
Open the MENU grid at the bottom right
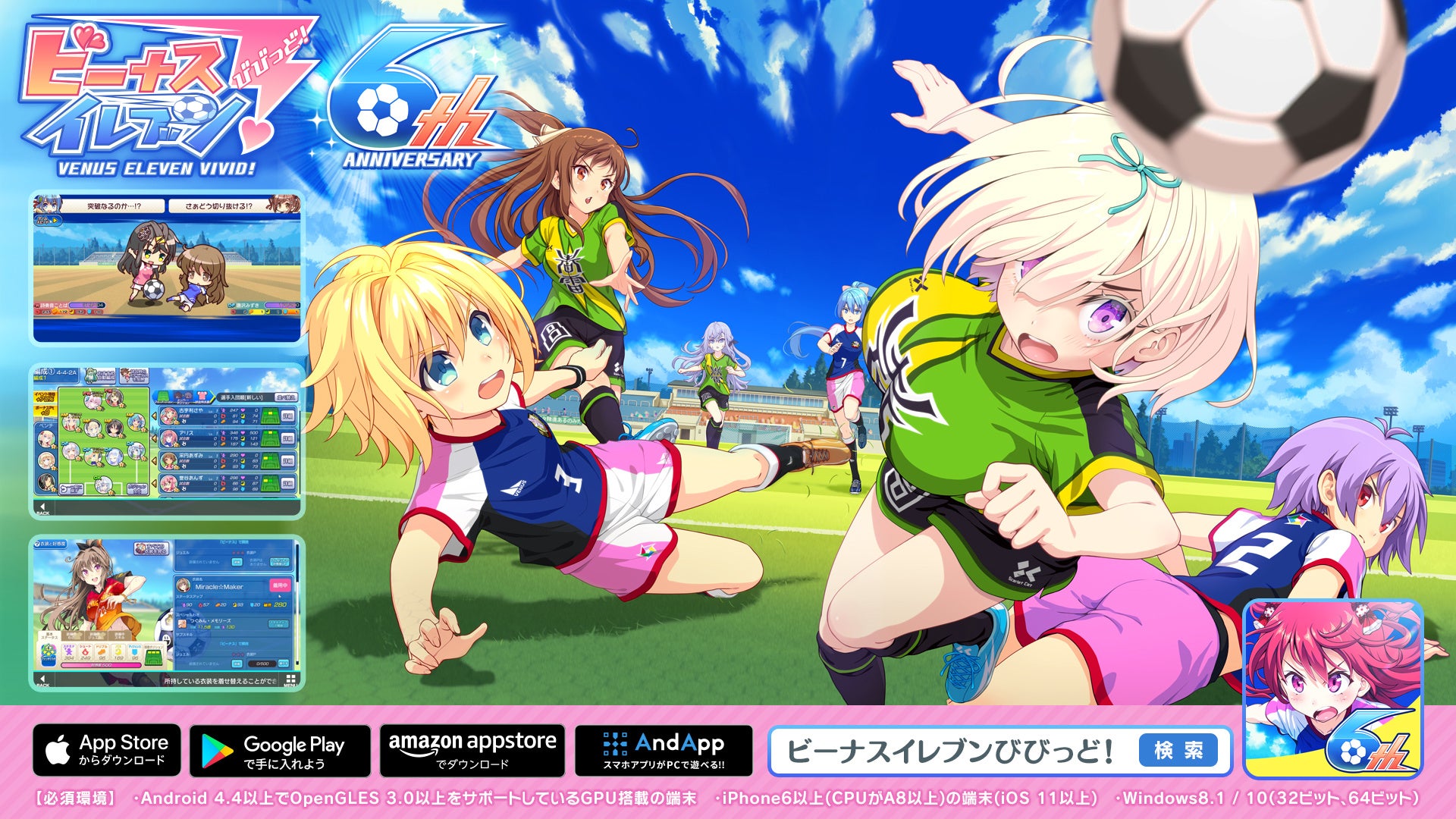[x=290, y=679]
